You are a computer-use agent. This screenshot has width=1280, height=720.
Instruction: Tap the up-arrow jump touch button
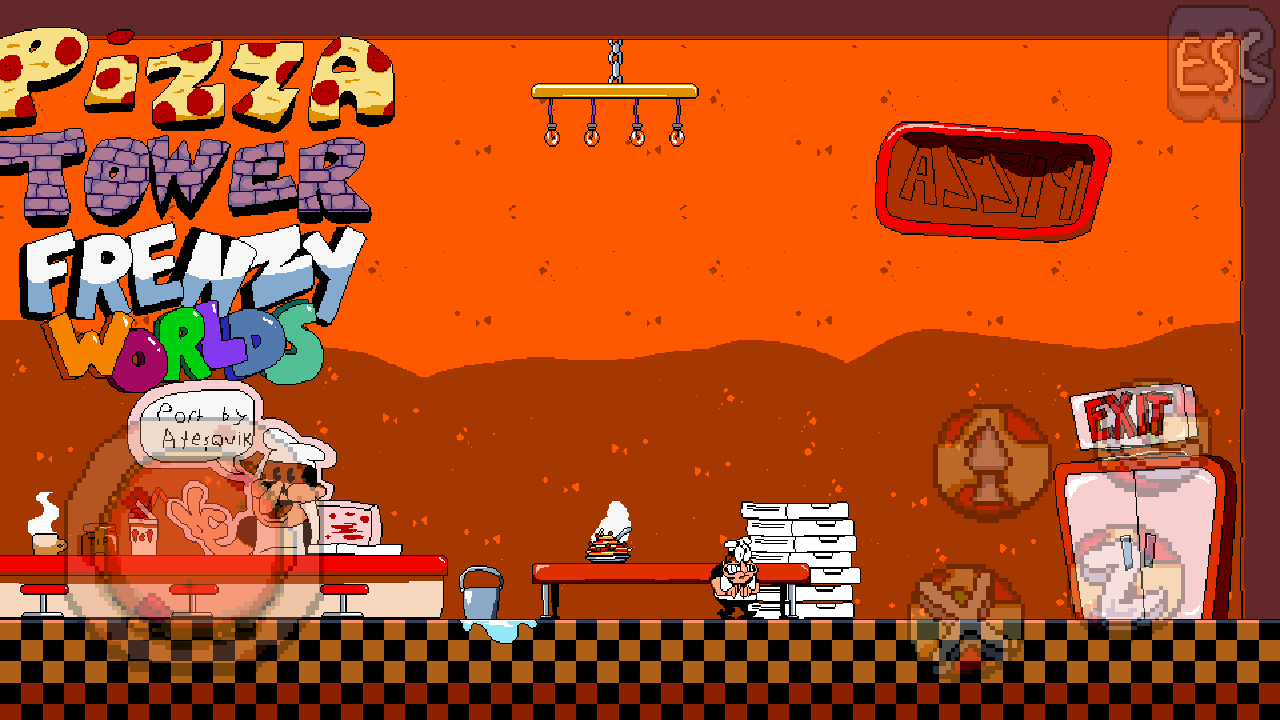point(992,463)
